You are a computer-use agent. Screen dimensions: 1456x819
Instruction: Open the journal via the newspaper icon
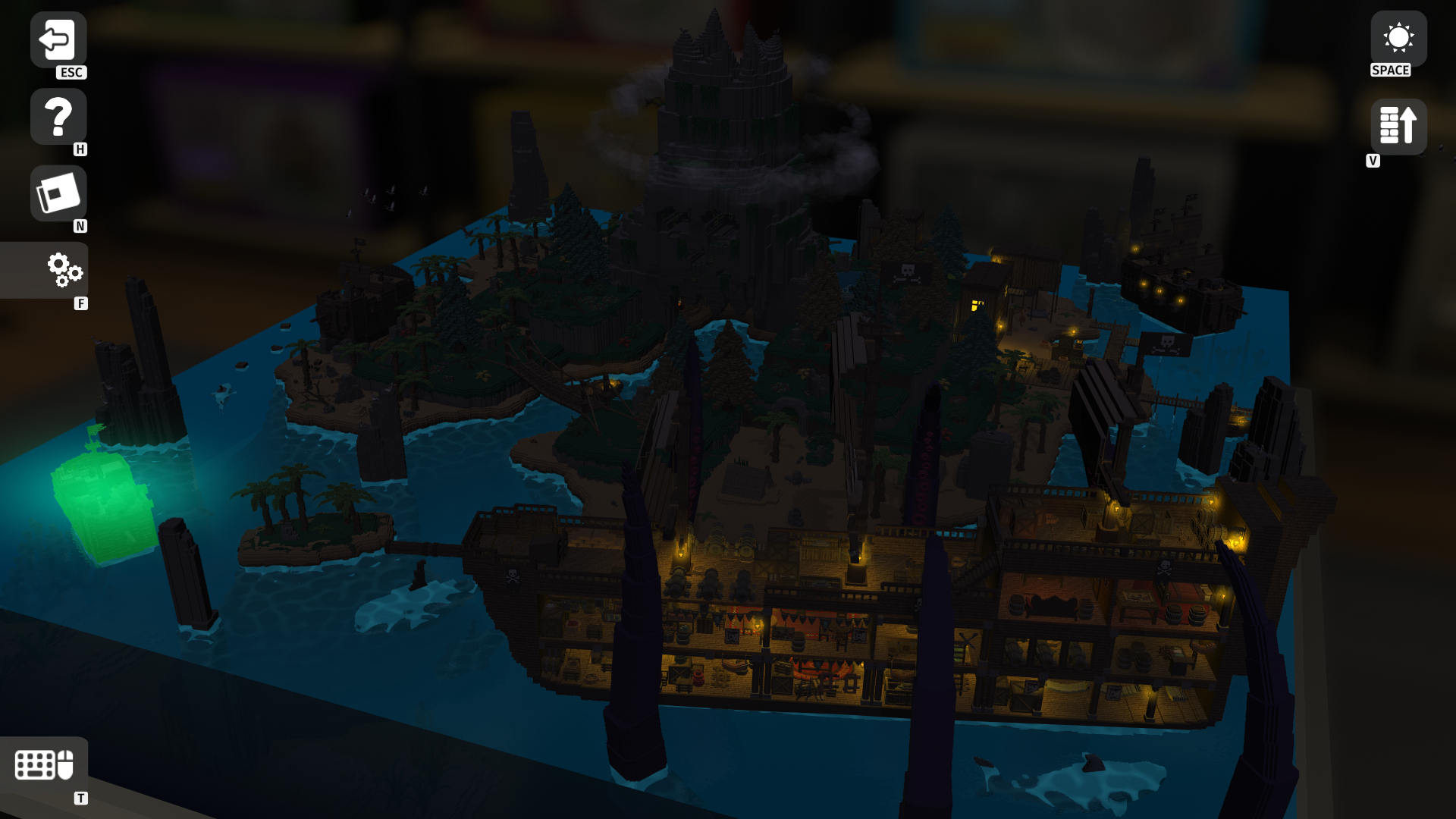click(58, 193)
